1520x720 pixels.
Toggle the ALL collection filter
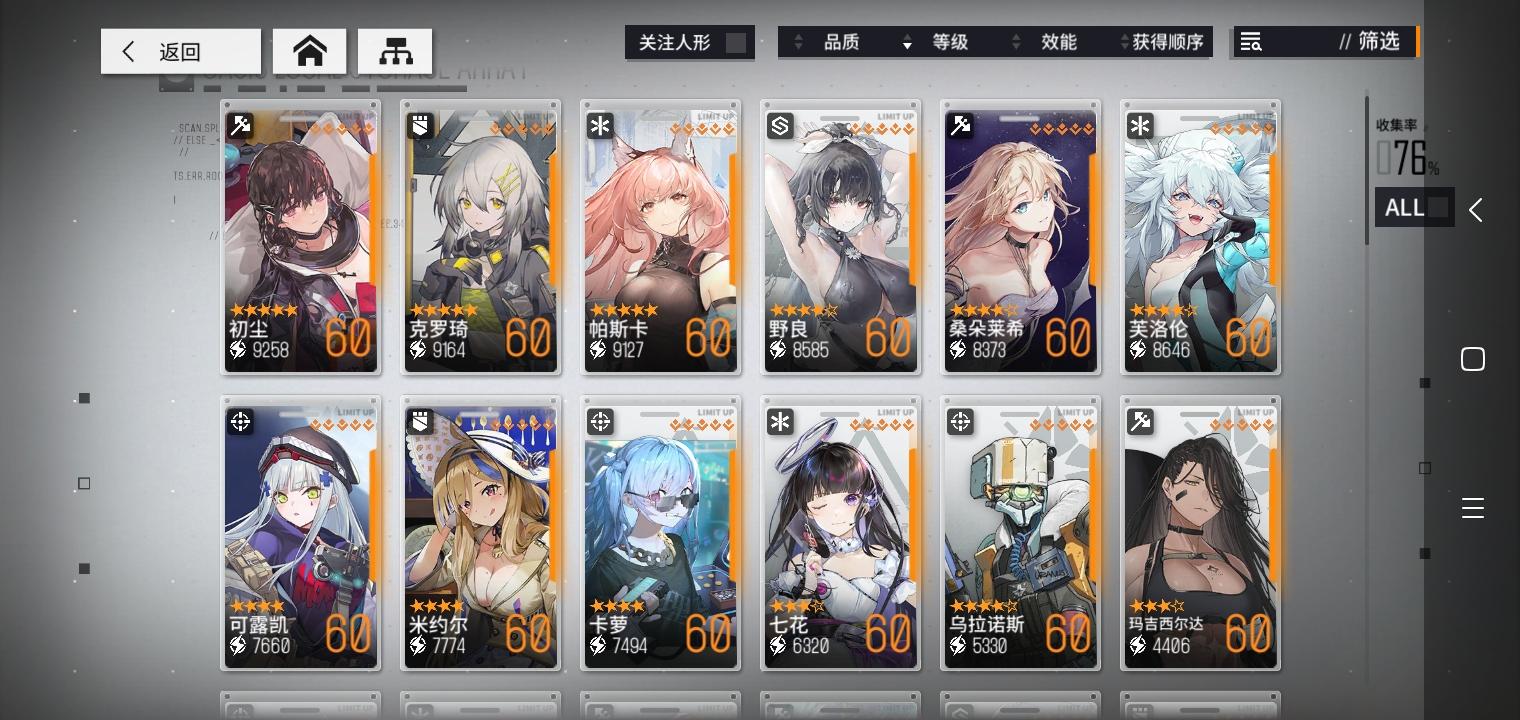[1414, 207]
